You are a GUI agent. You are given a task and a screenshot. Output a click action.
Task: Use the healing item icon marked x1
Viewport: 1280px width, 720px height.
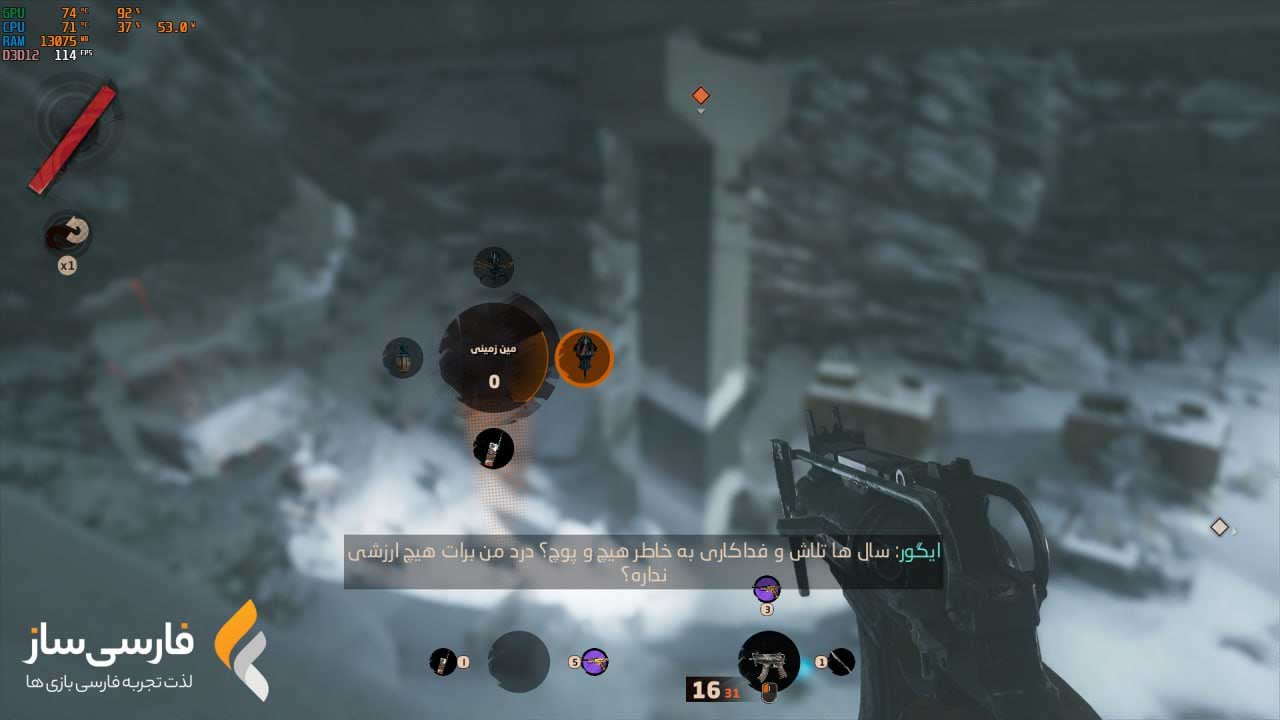pos(68,236)
